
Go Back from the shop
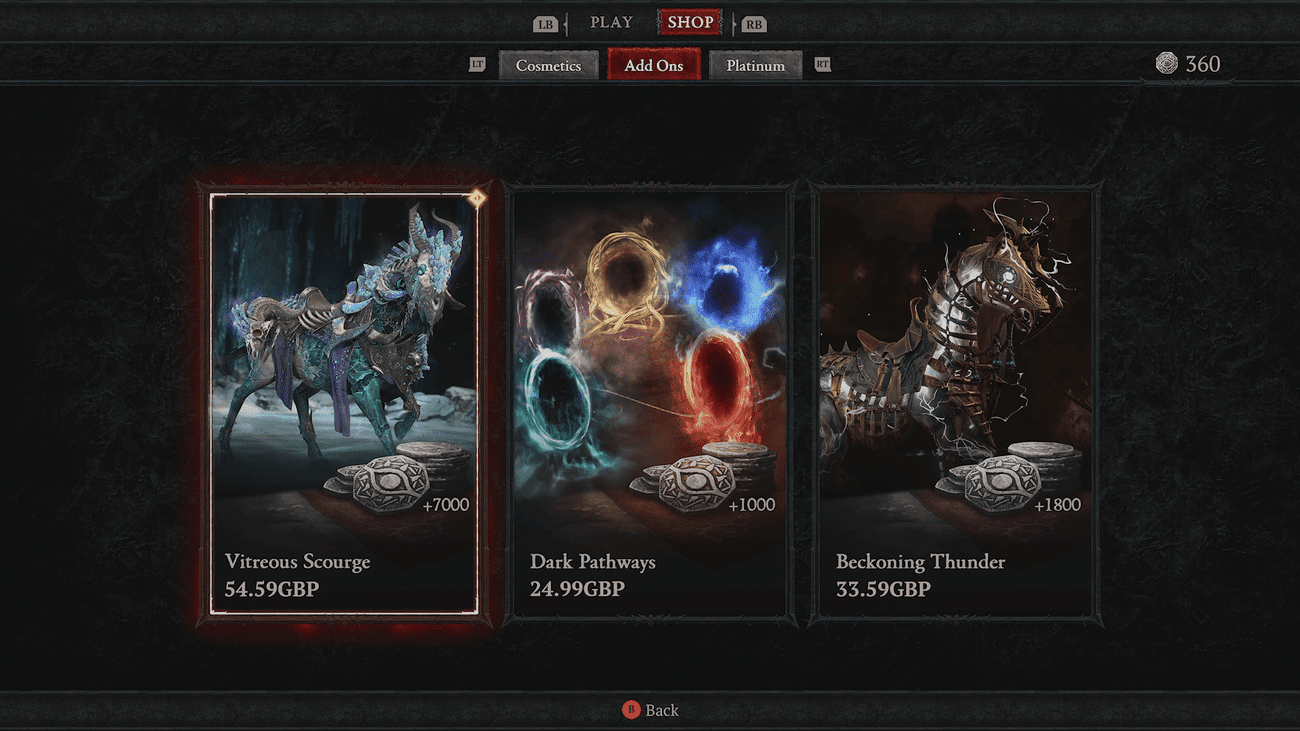pos(651,710)
